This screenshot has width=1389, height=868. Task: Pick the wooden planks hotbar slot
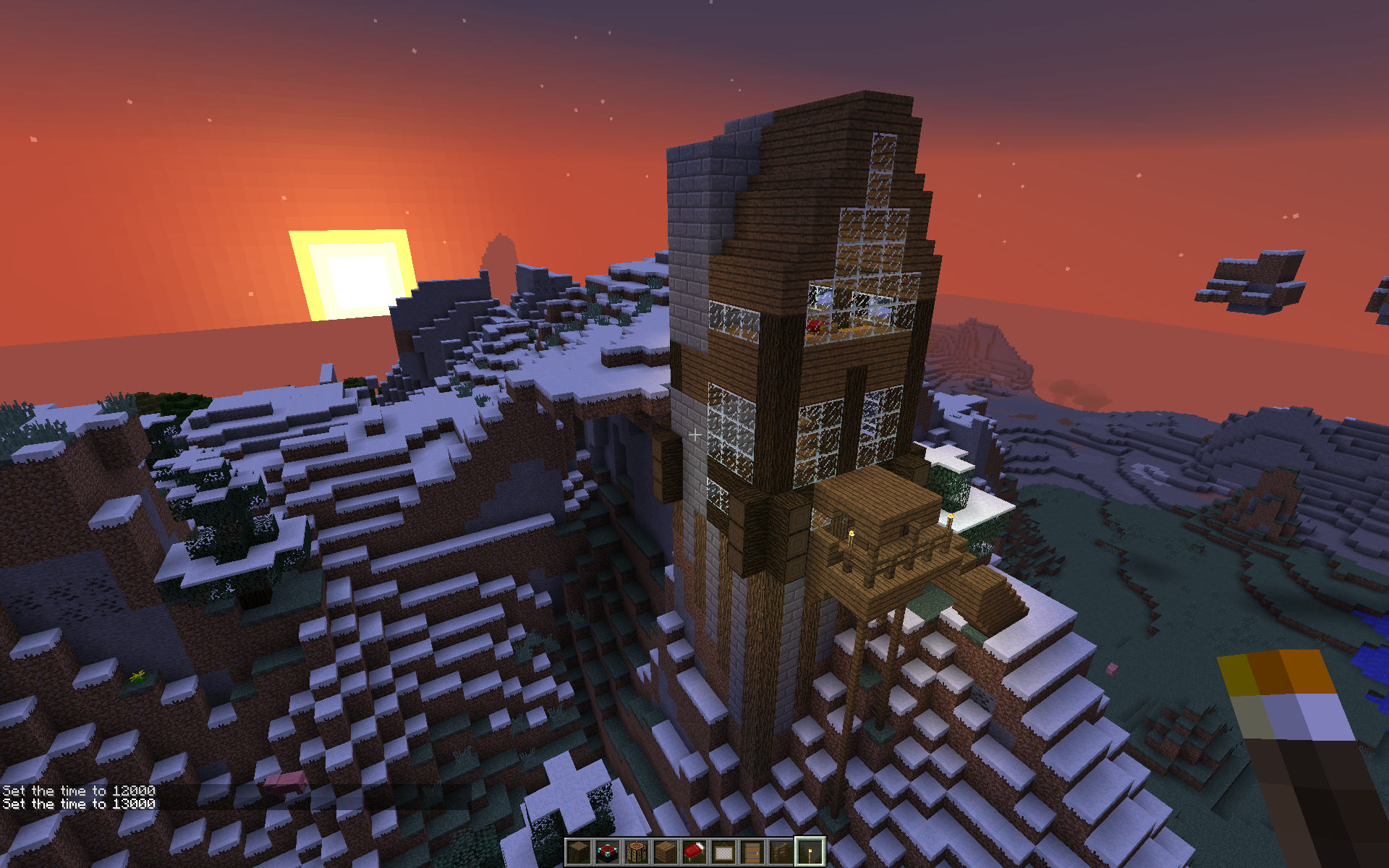(x=666, y=853)
